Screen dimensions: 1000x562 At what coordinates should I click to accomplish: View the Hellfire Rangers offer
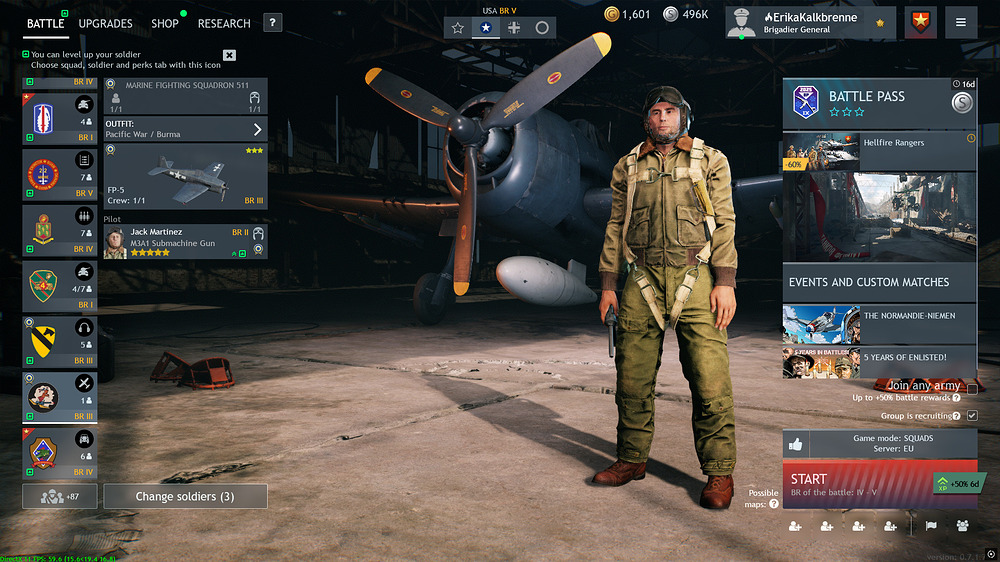(878, 151)
